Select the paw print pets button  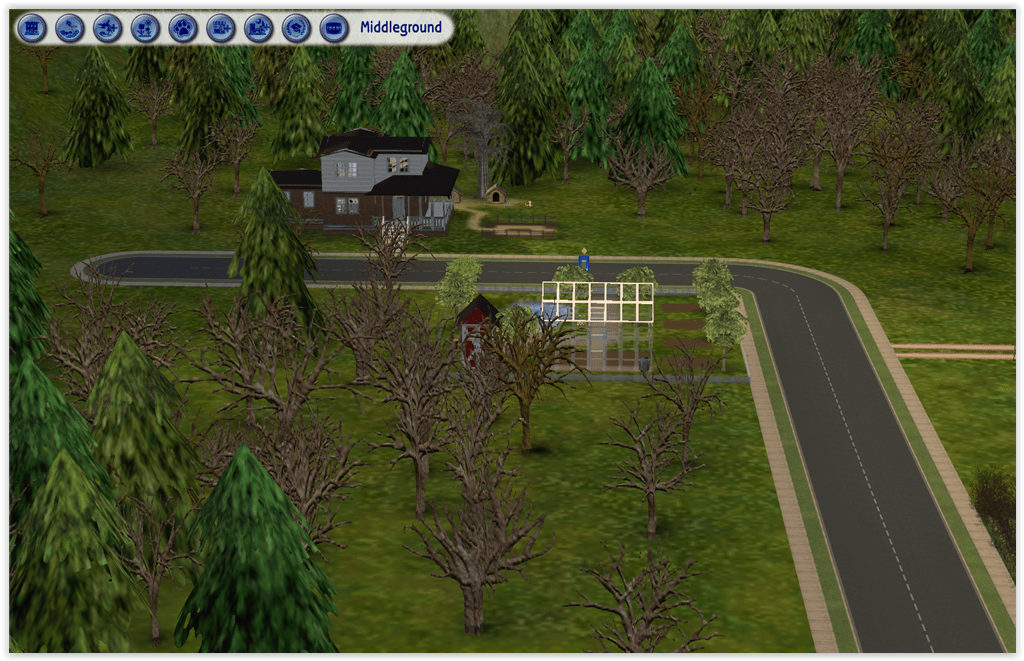point(183,28)
